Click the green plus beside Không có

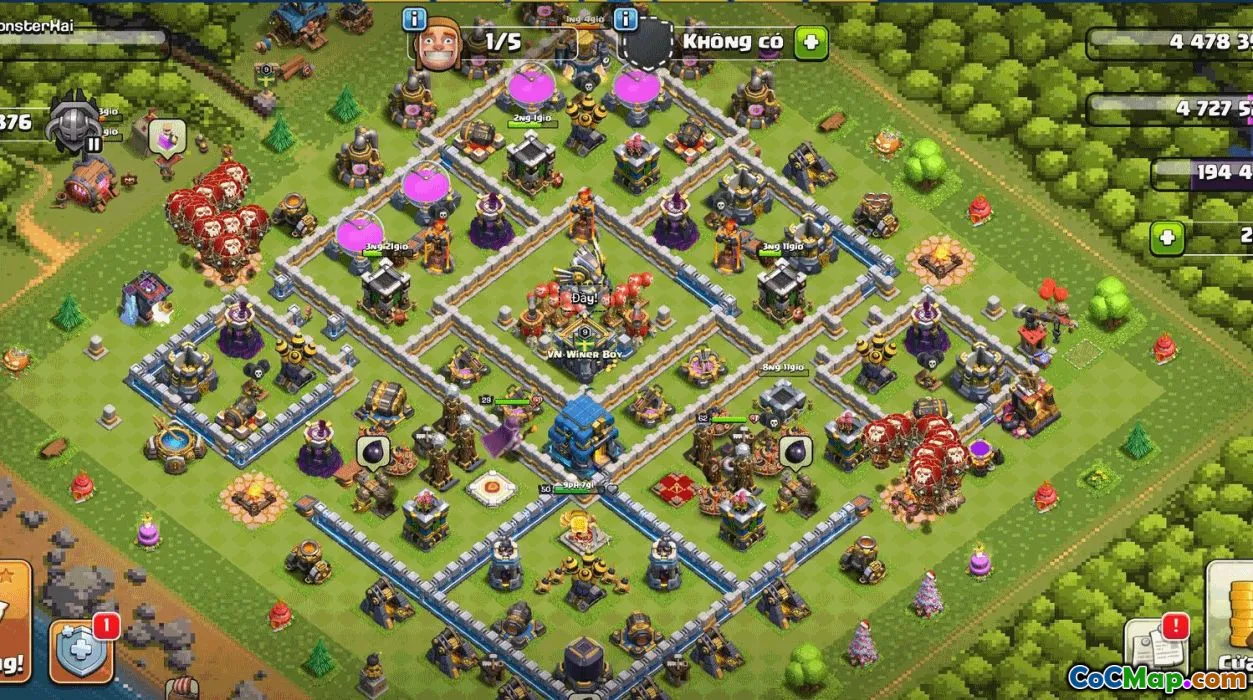coord(810,42)
